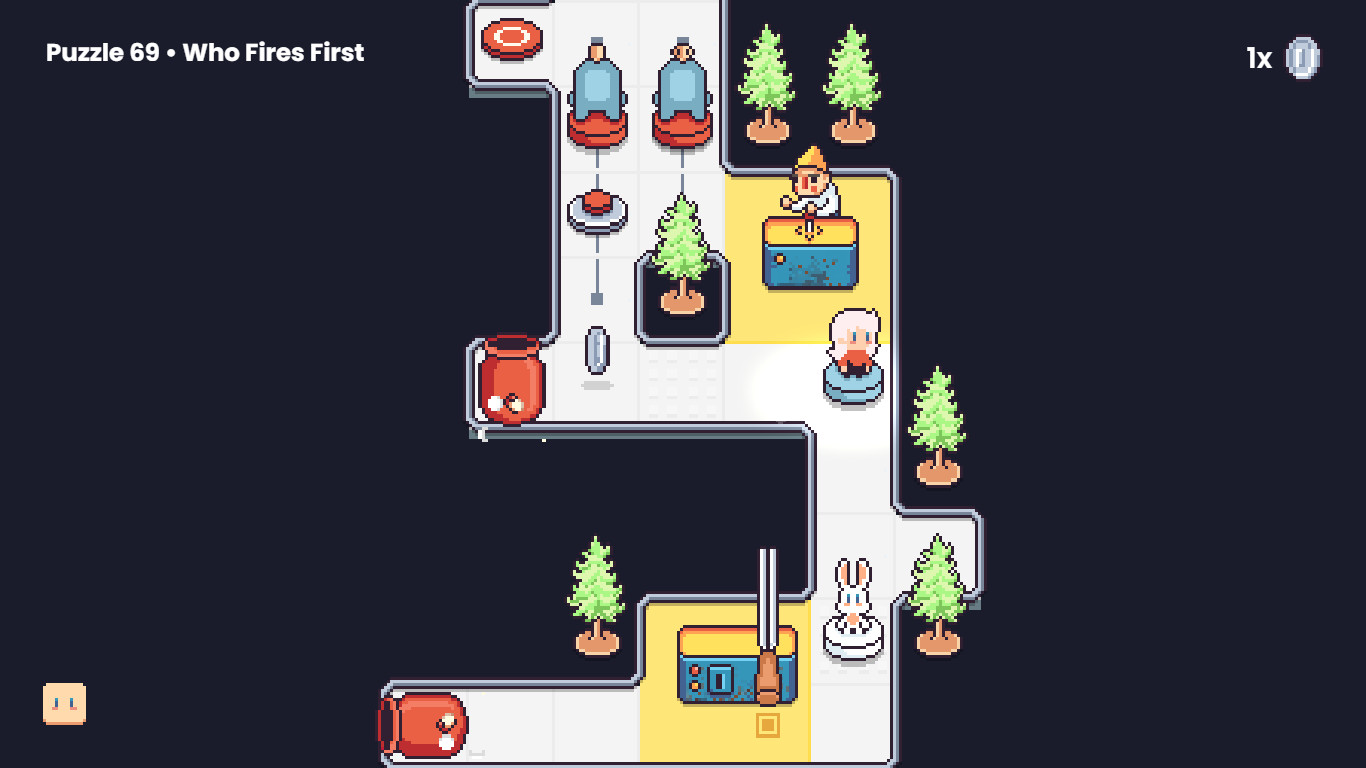Open the puzzle title labeled Who Fires First

click(203, 53)
